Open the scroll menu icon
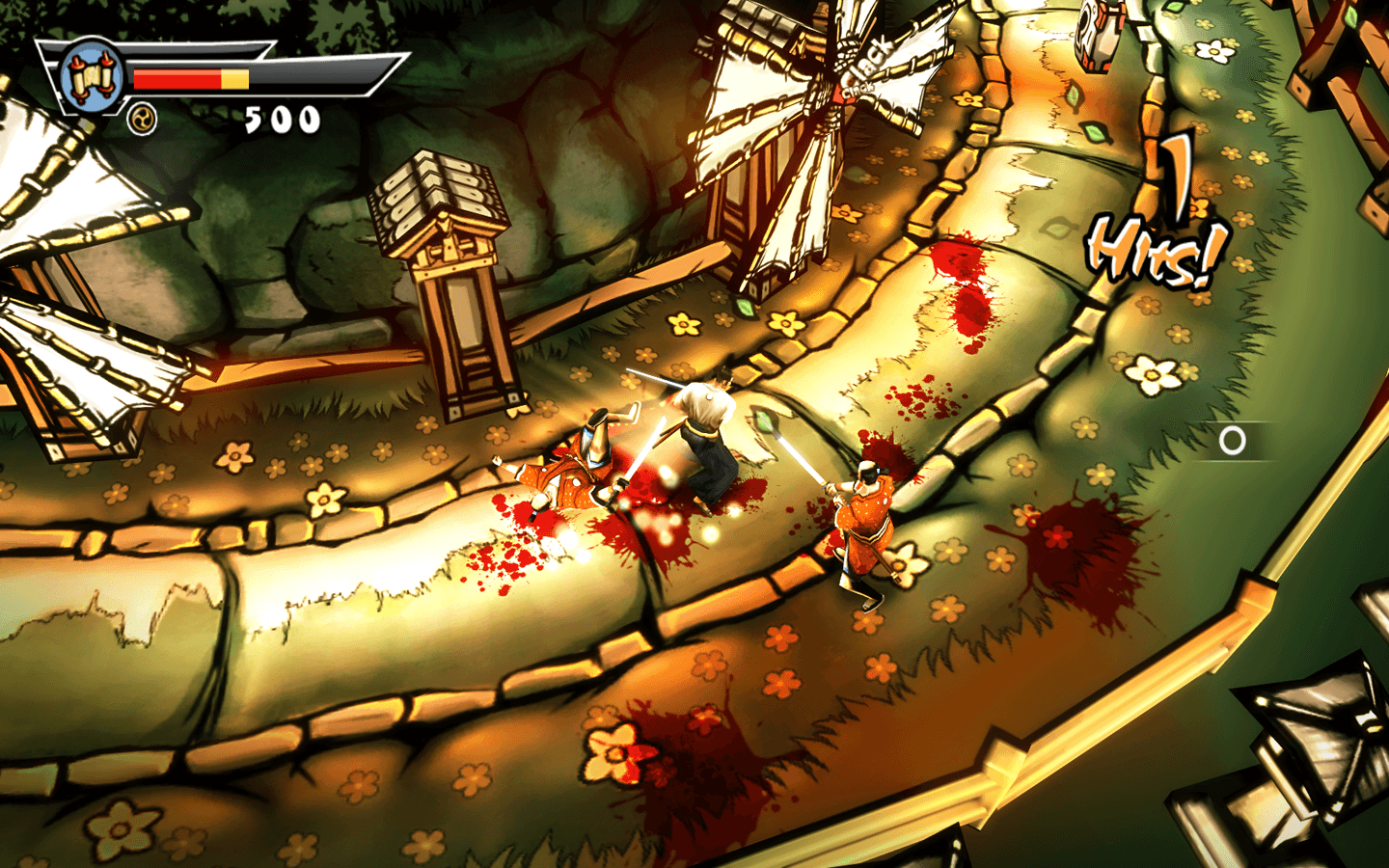 click(x=90, y=75)
